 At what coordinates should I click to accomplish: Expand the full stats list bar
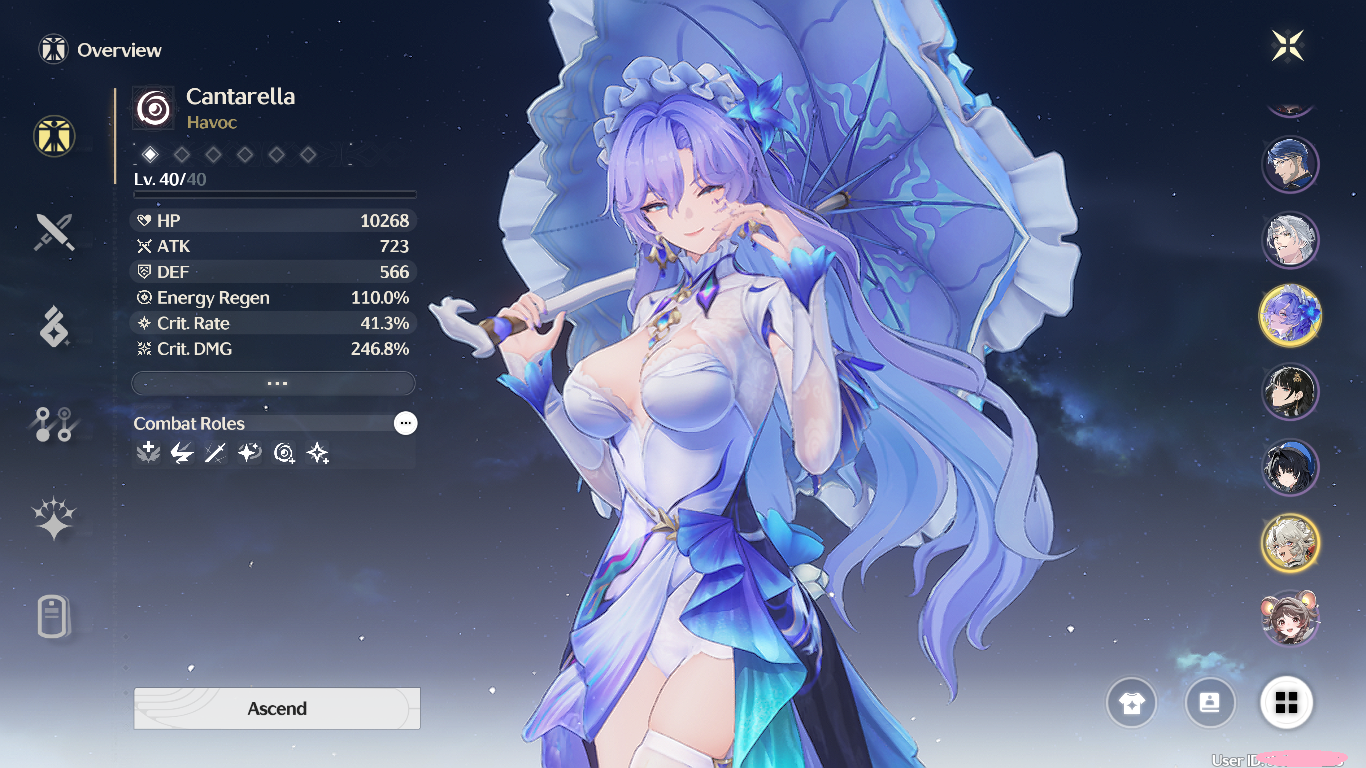pos(273,383)
